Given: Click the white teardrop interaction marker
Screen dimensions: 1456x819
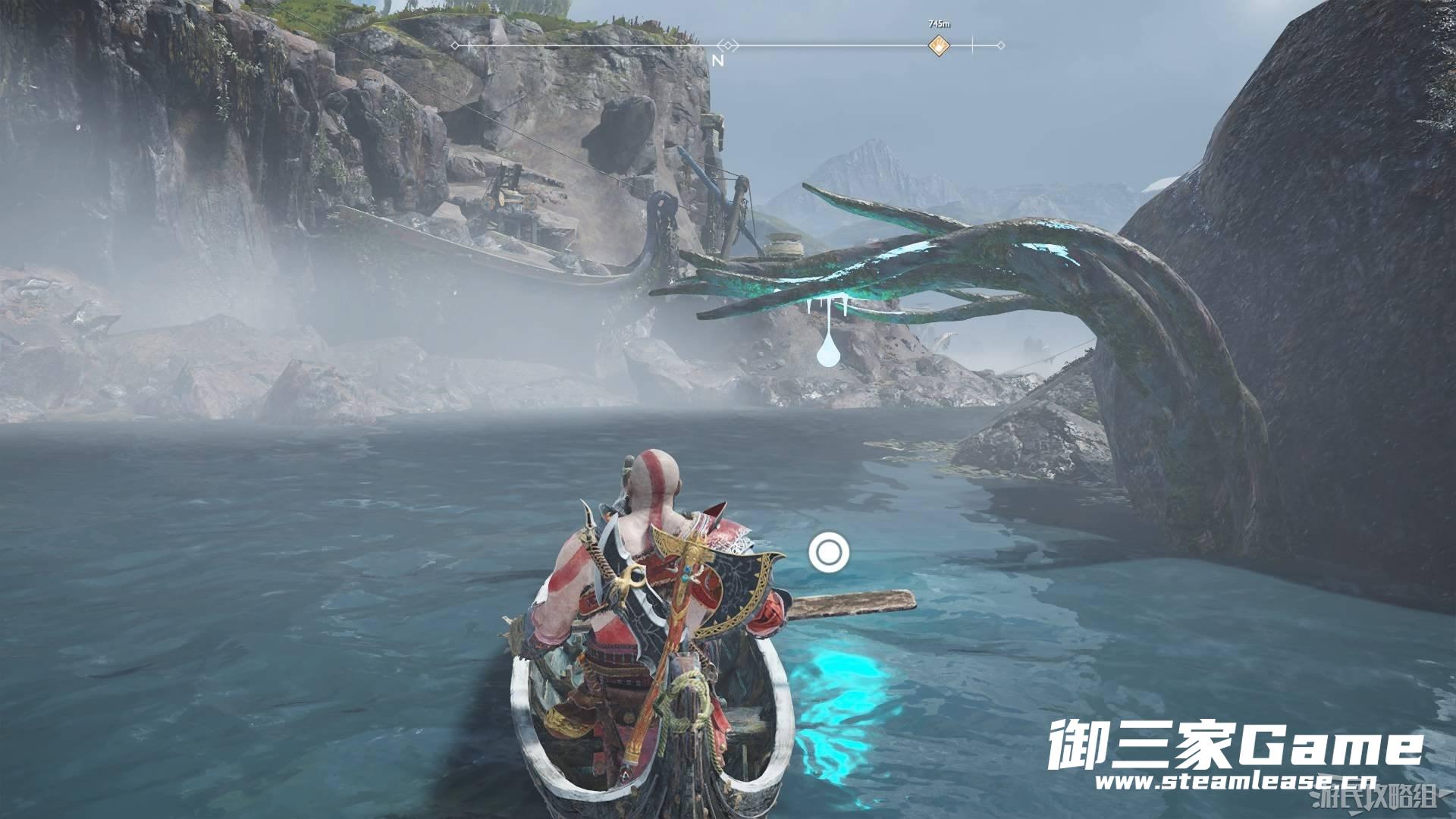Looking at the screenshot, I should [828, 352].
